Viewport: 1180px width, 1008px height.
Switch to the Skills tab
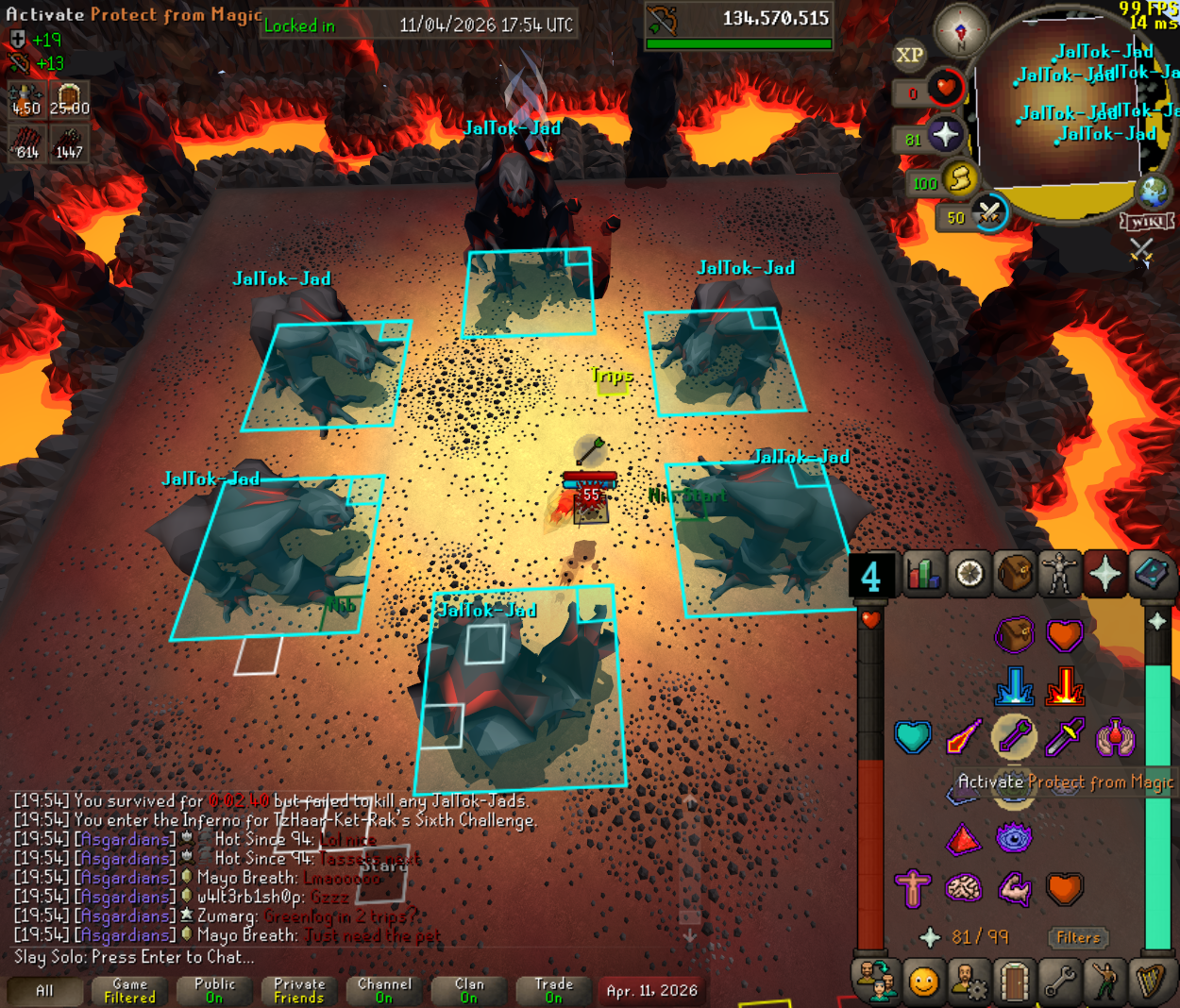pos(923,574)
